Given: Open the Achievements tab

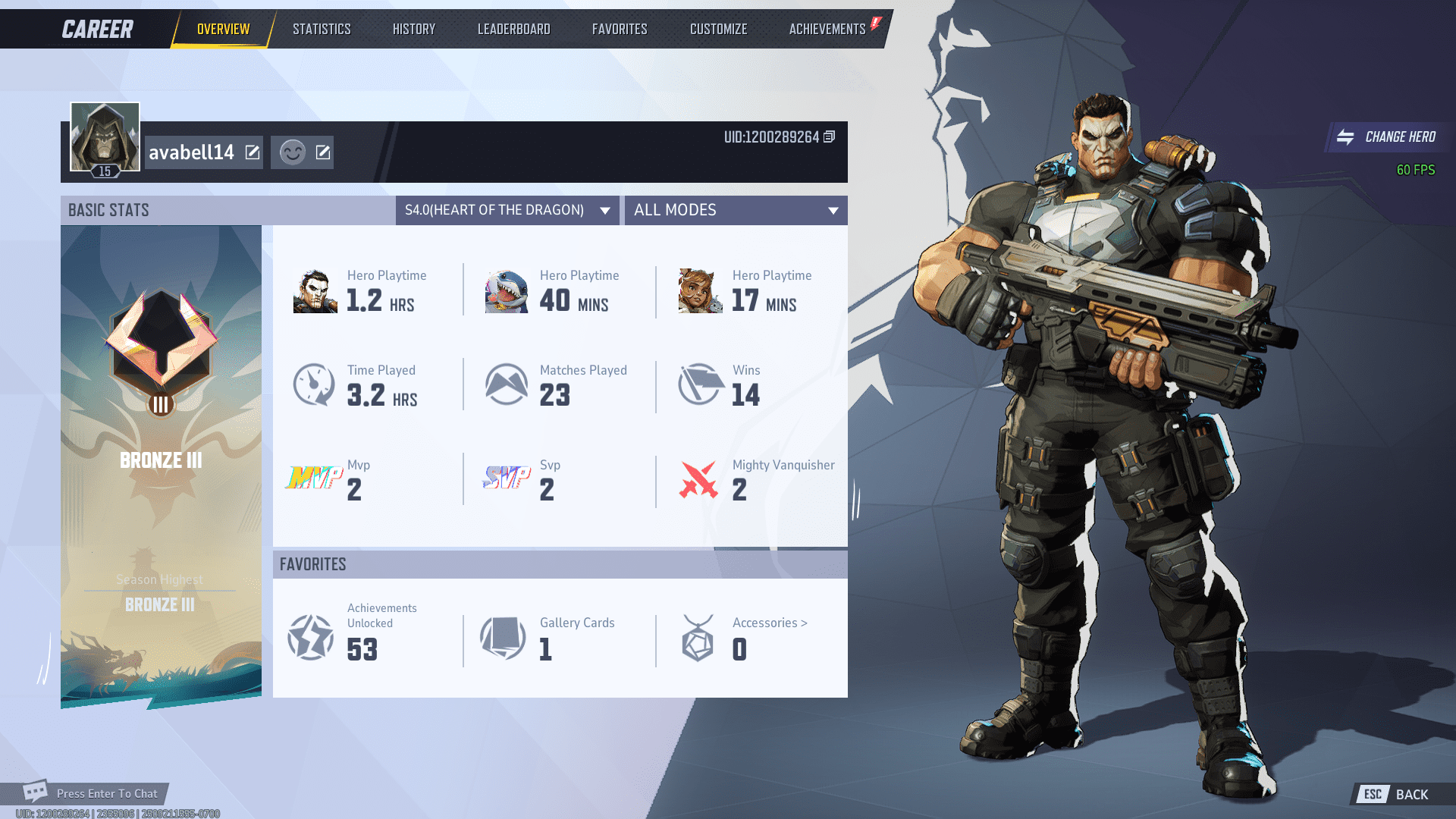Looking at the screenshot, I should [x=827, y=29].
